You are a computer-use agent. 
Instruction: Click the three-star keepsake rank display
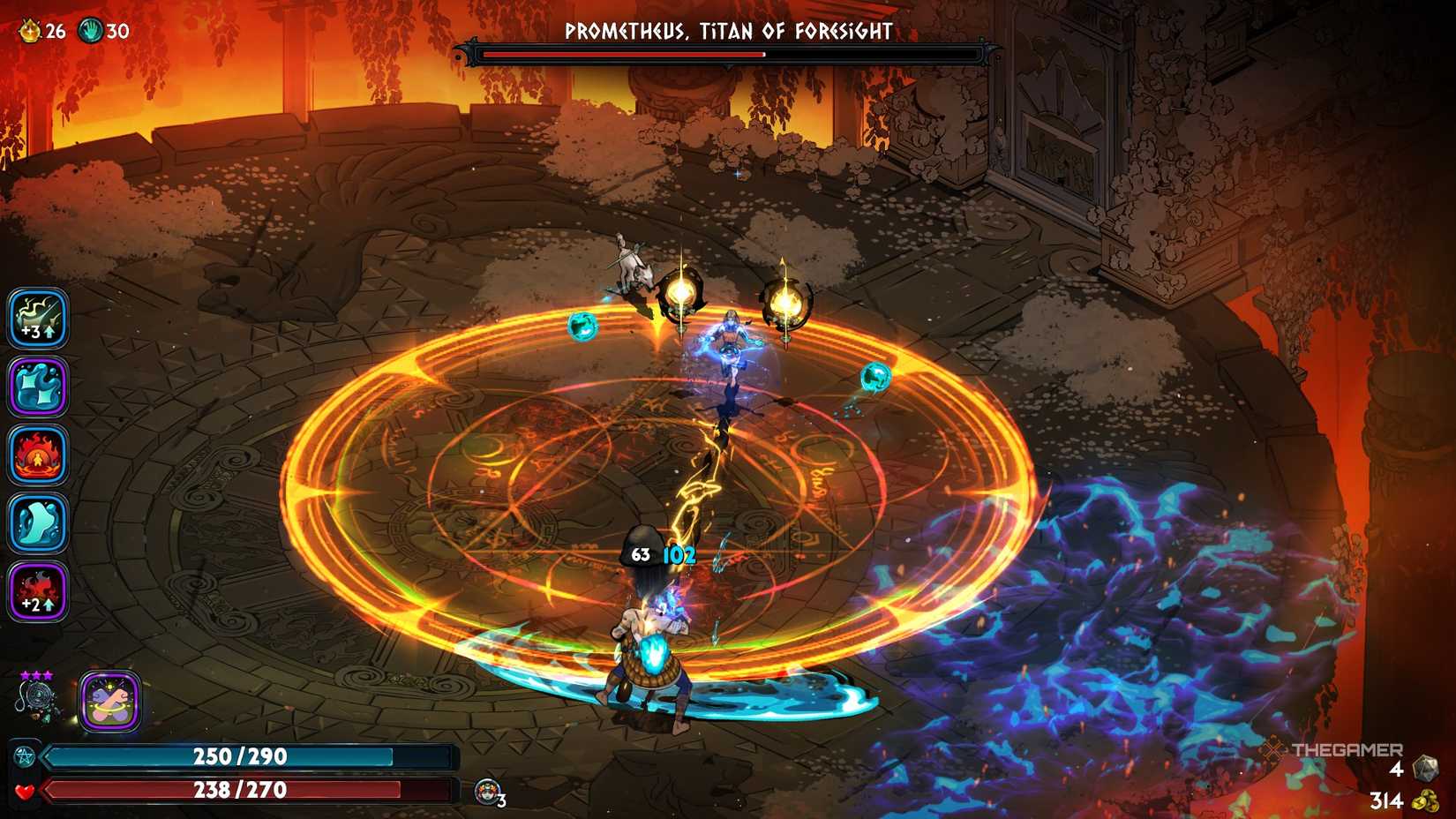35,675
